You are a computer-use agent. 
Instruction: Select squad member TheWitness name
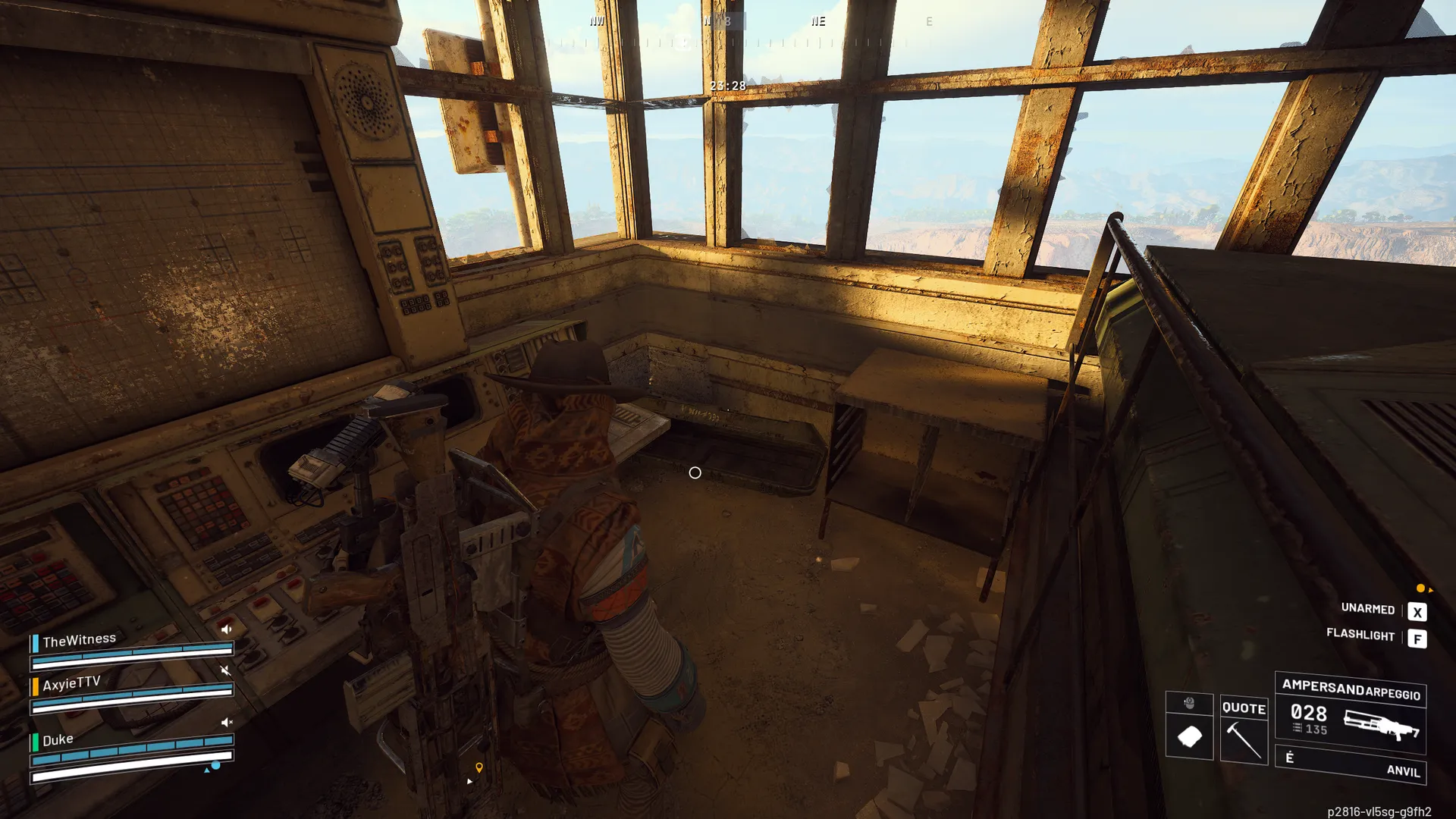tap(79, 641)
